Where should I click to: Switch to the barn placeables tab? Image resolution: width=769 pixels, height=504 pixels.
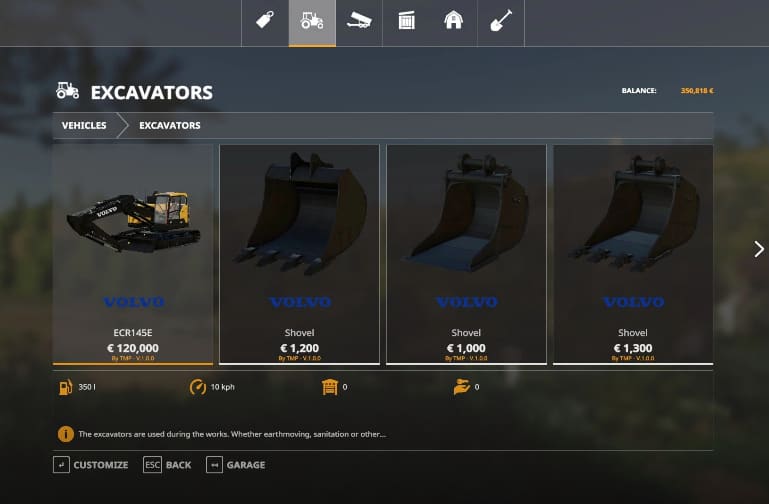[x=453, y=22]
